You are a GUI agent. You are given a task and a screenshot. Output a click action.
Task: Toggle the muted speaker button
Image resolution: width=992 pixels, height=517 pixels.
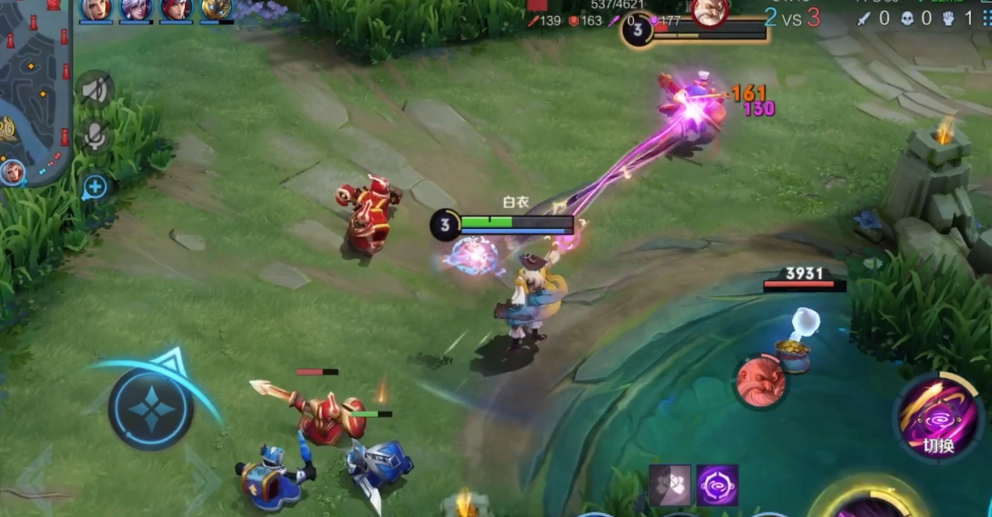pos(95,90)
